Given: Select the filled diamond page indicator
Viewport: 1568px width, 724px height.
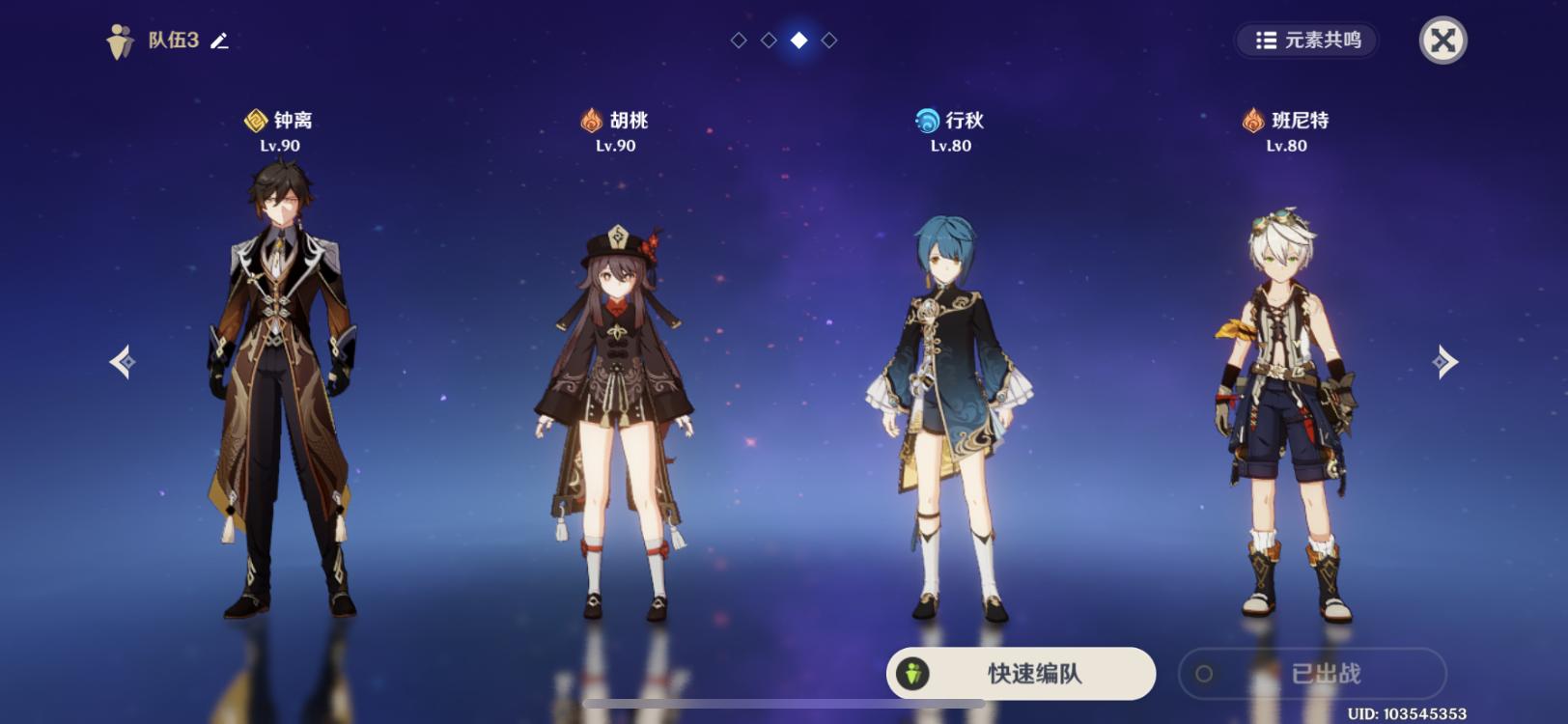Looking at the screenshot, I should [x=798, y=42].
